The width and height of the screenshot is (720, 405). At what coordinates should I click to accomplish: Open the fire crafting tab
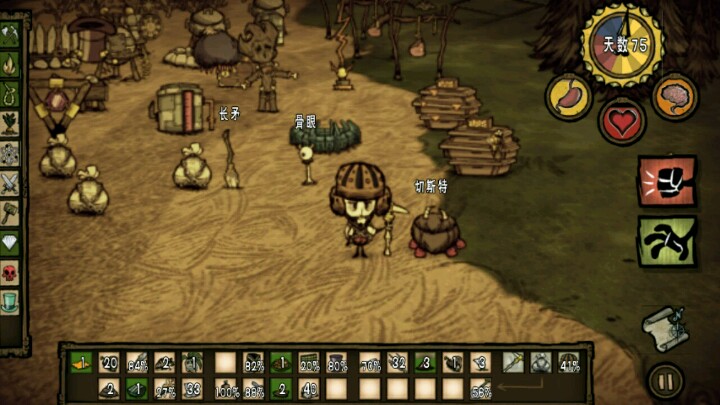coord(10,66)
